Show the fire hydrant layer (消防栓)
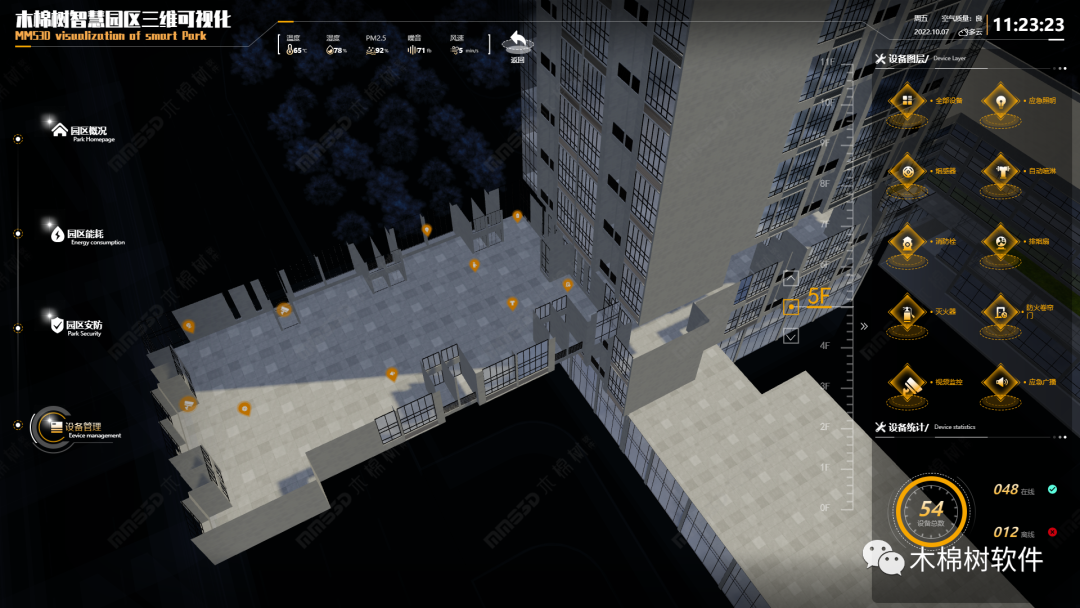Screen dimensions: 1080x608 tap(907, 241)
